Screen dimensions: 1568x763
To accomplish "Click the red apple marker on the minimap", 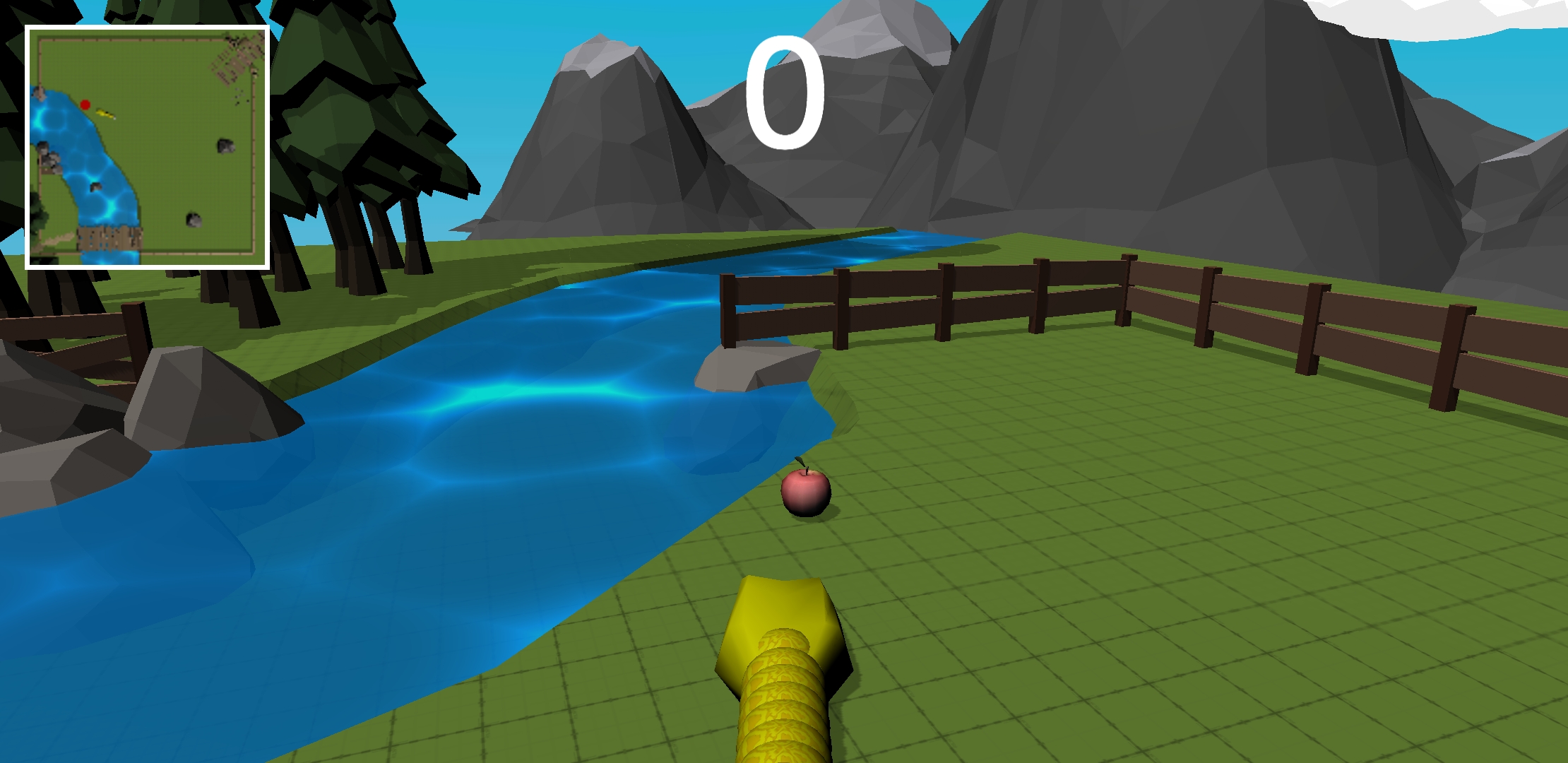I will tap(85, 104).
